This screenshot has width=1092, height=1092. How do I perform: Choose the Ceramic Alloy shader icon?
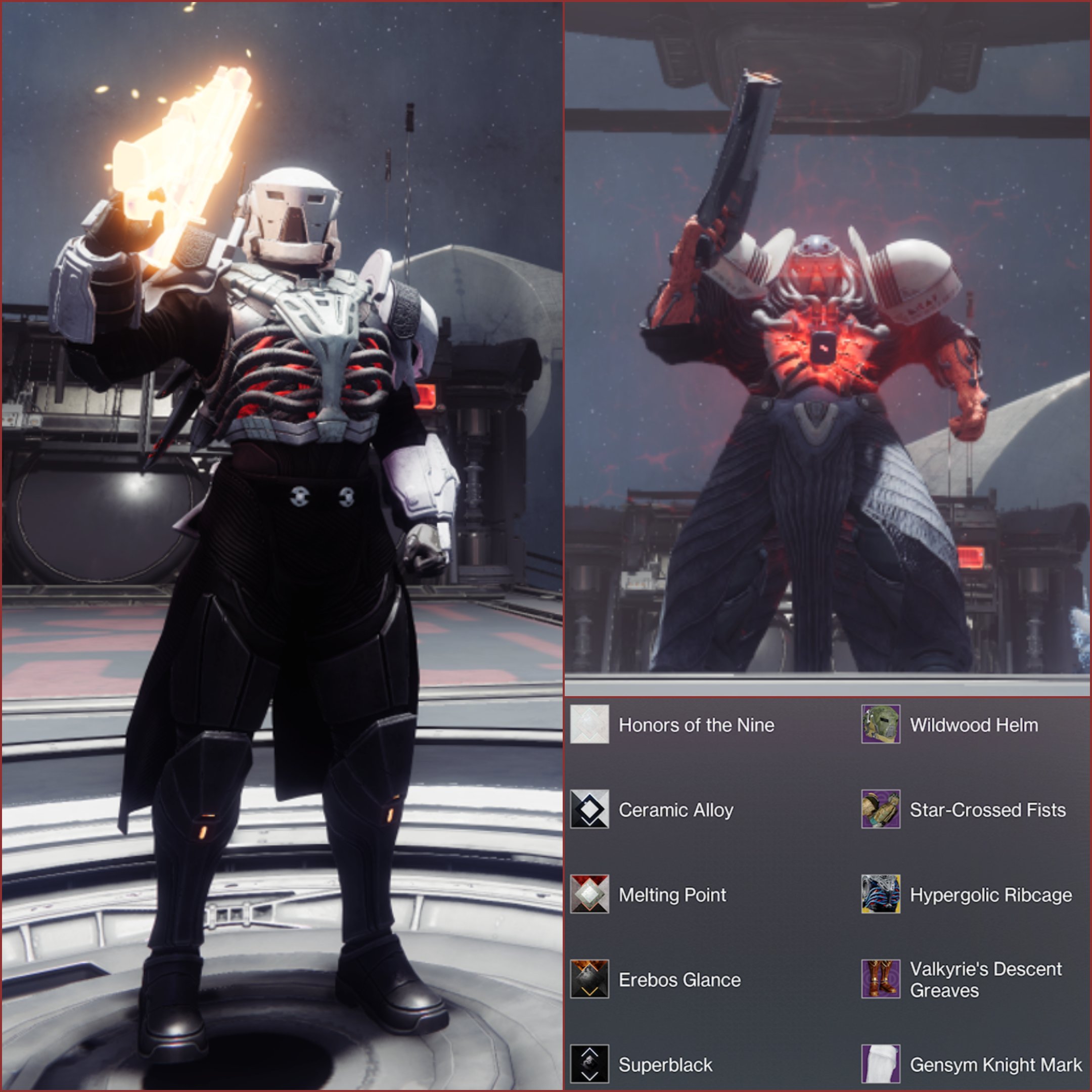589,809
